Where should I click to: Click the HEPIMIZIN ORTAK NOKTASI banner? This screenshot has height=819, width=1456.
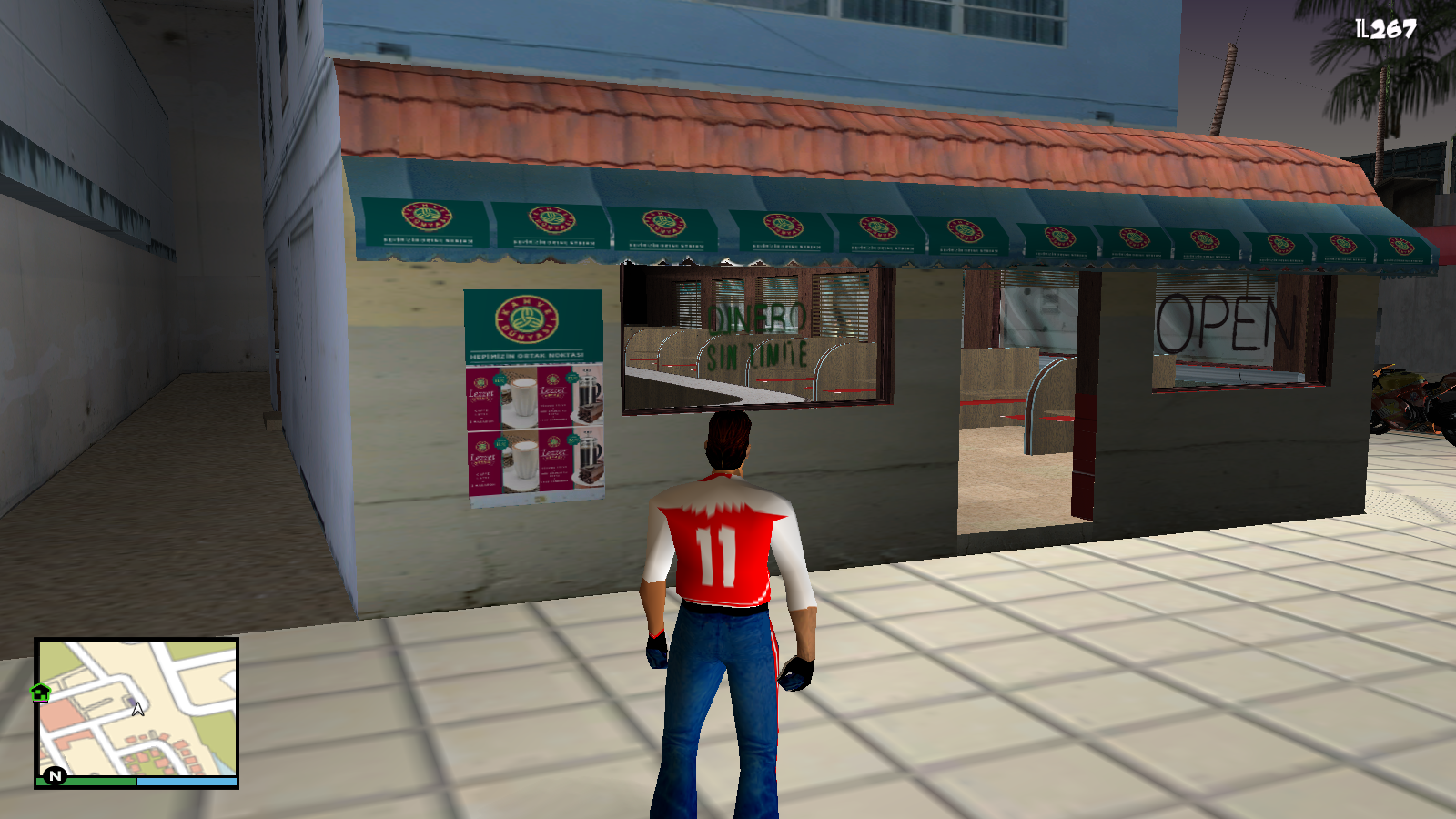pos(528,355)
